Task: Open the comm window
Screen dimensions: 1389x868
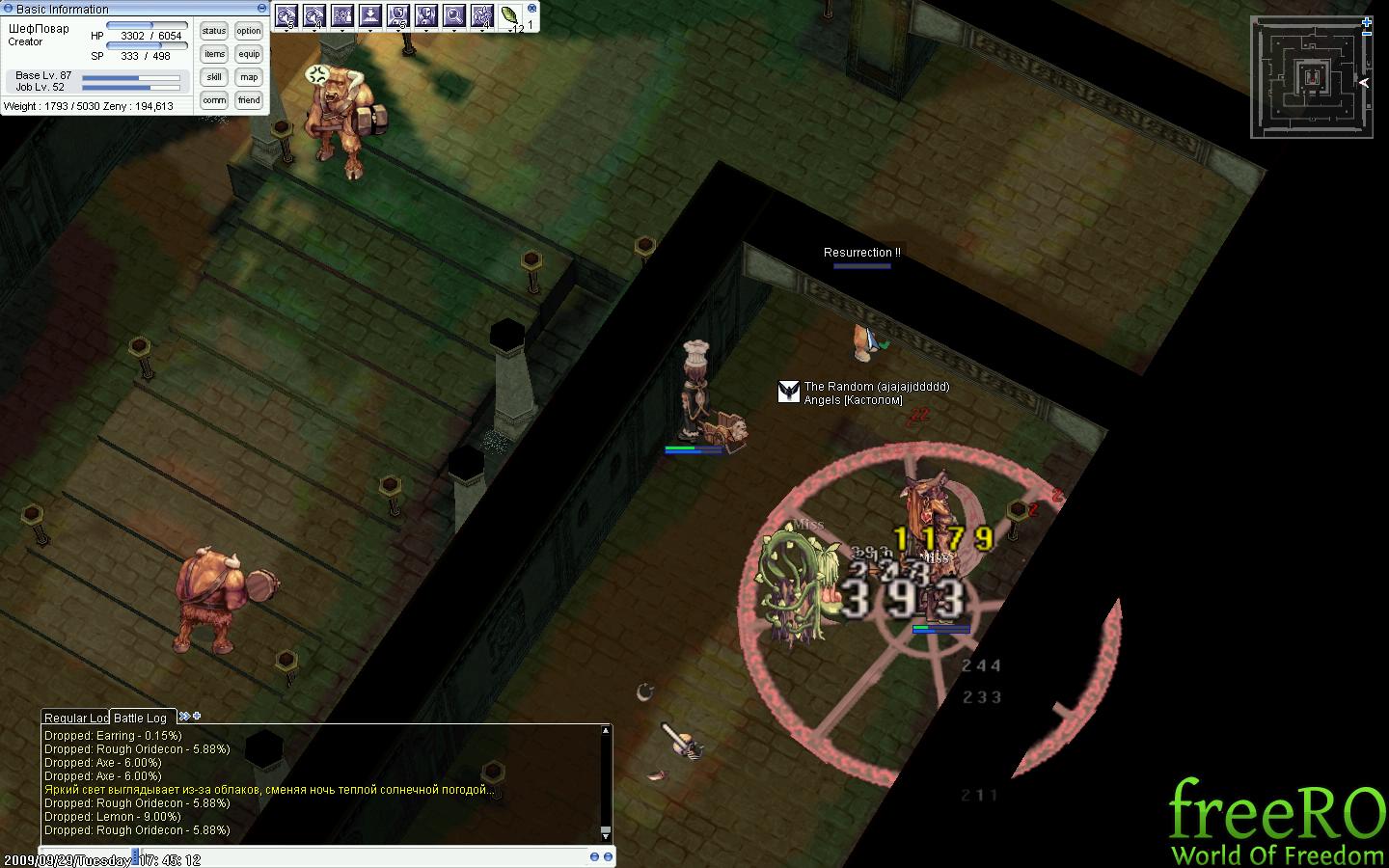Action: point(214,100)
